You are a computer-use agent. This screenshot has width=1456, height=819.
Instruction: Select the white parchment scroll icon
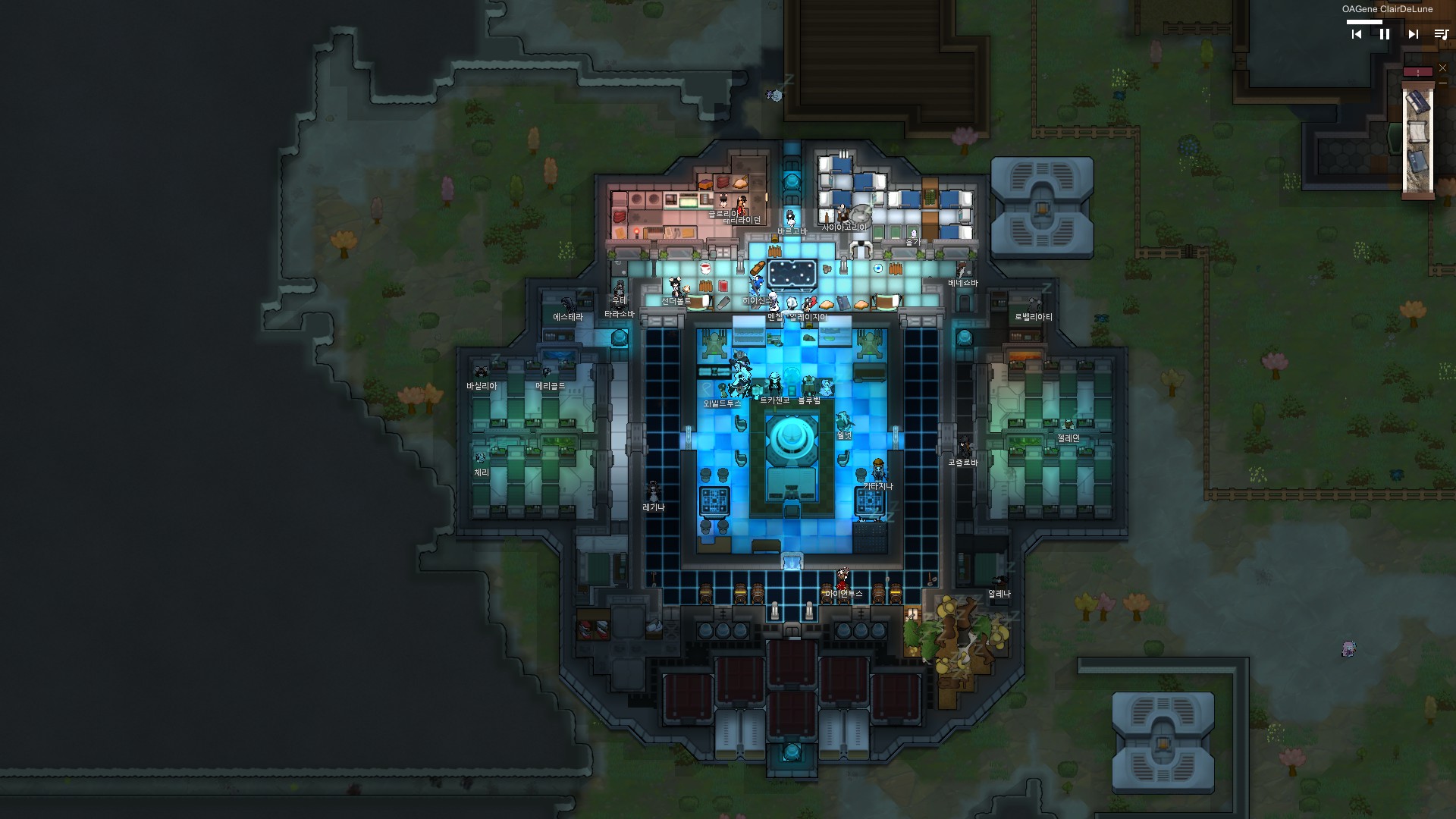coord(1417,133)
